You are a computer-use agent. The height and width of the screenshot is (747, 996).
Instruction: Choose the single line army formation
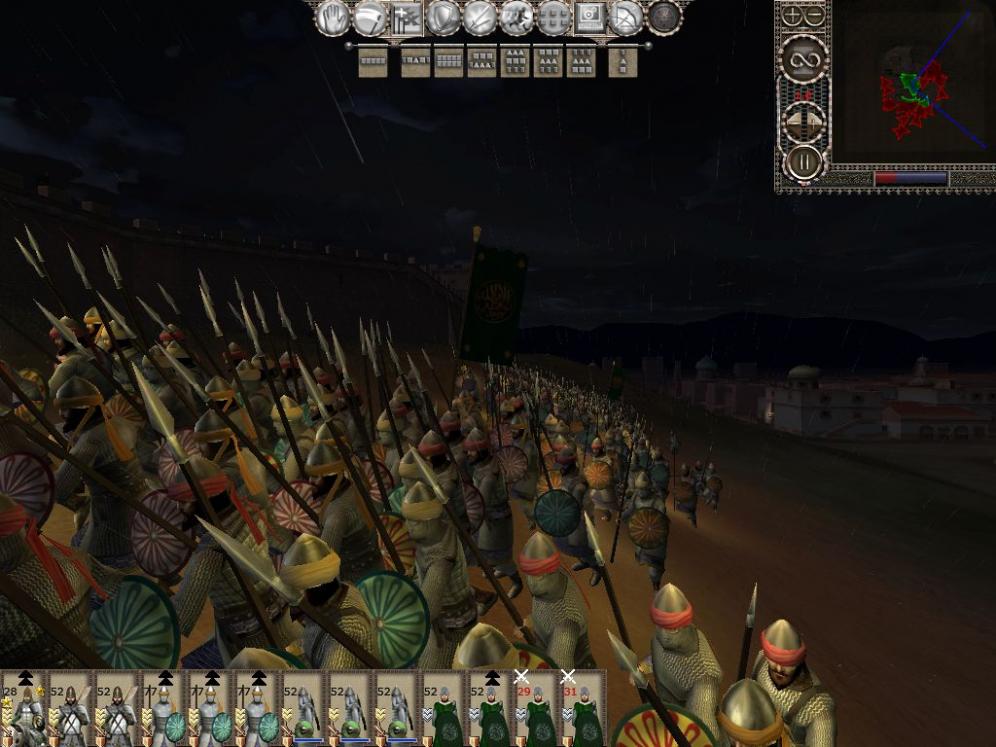coord(373,62)
